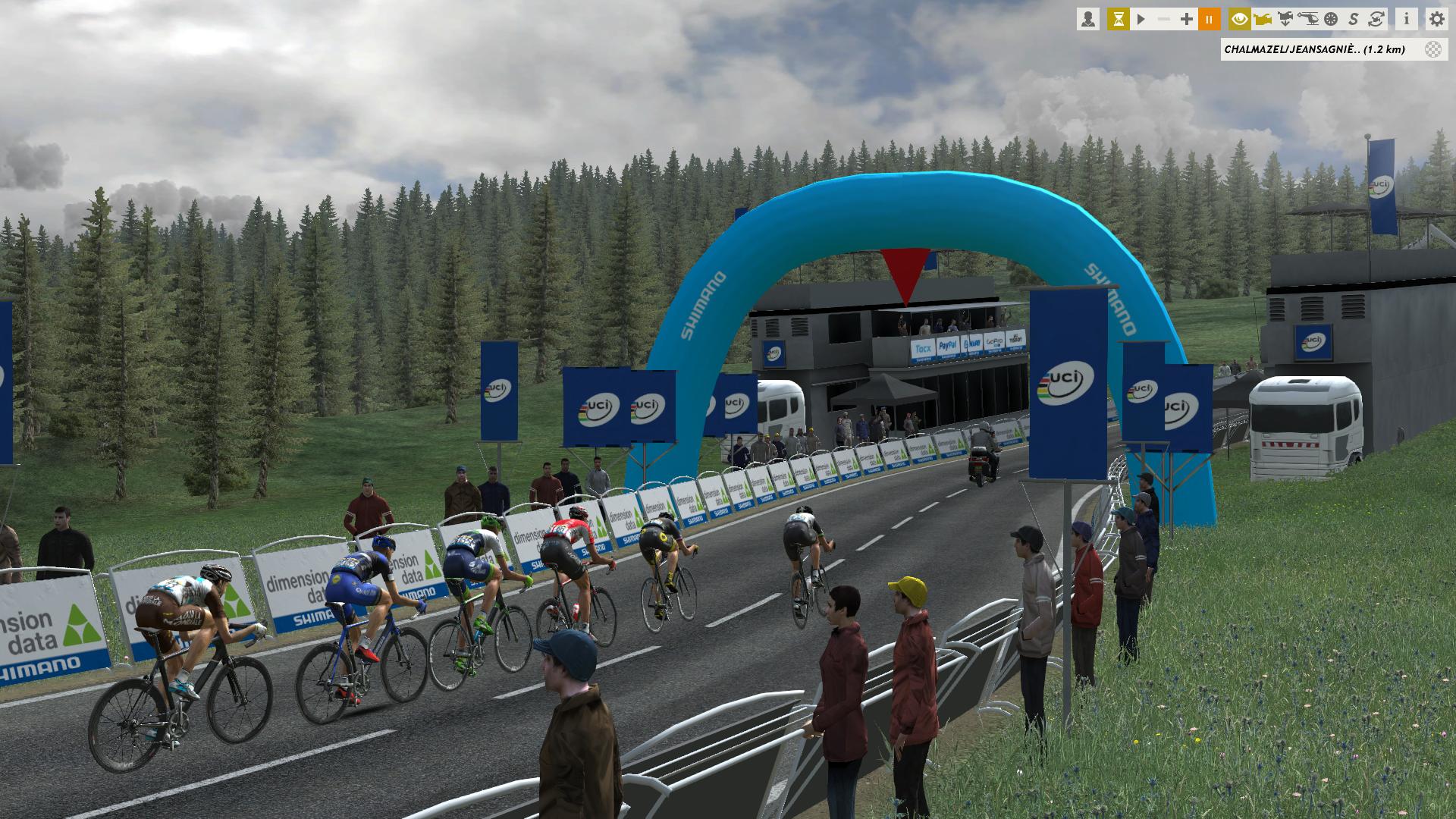Decrease game speed with the minus button

pos(1164,19)
